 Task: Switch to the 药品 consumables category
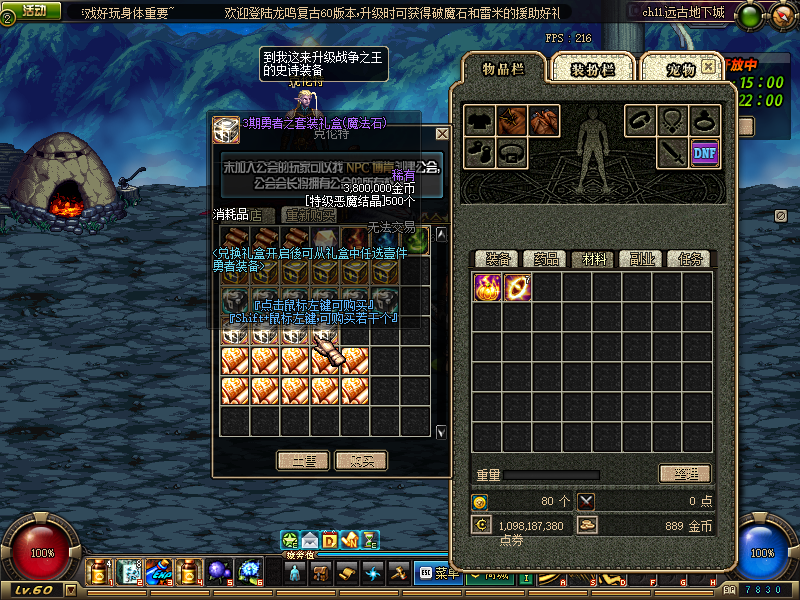click(546, 259)
